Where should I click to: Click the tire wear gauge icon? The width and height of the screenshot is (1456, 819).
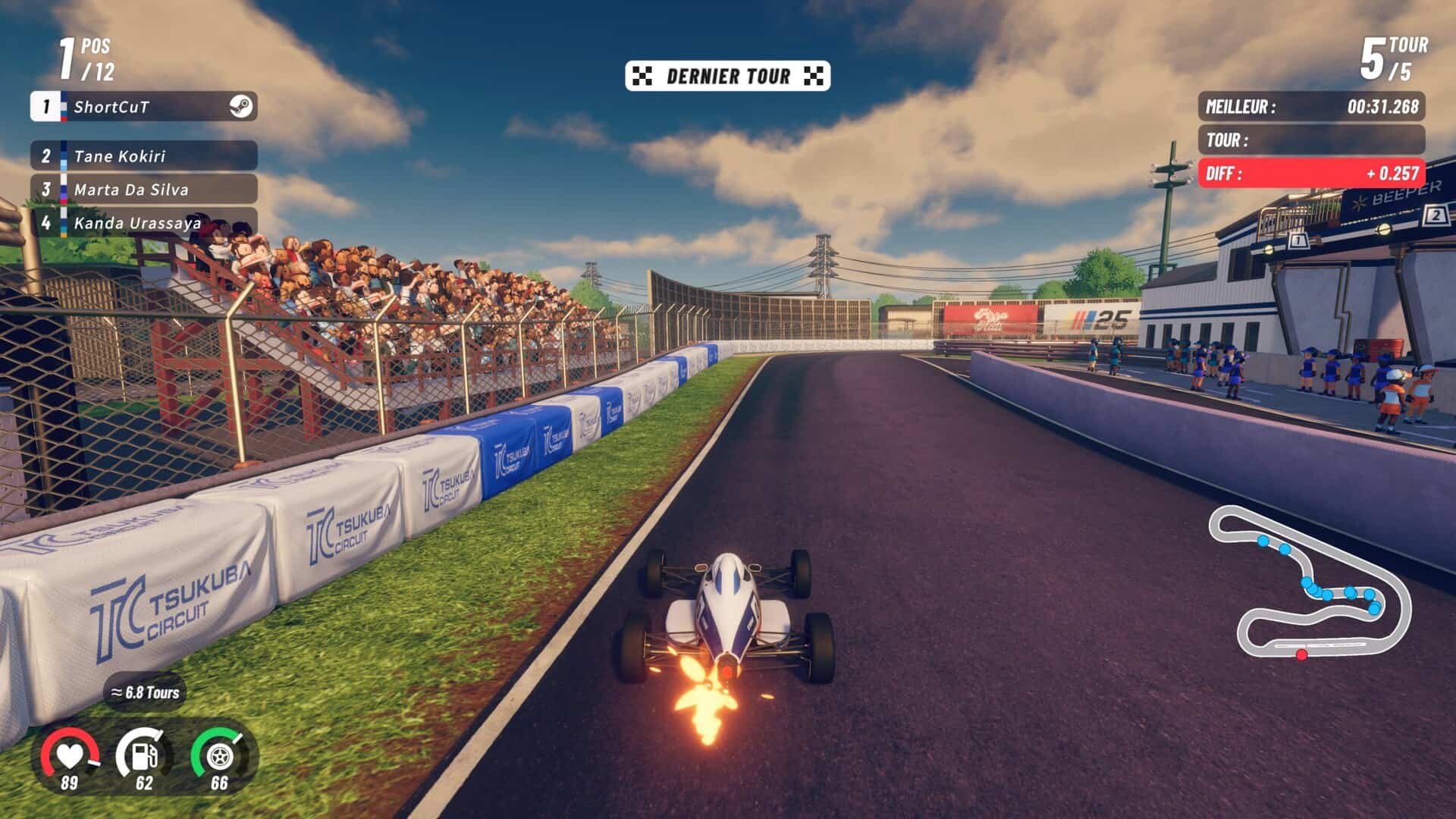218,756
